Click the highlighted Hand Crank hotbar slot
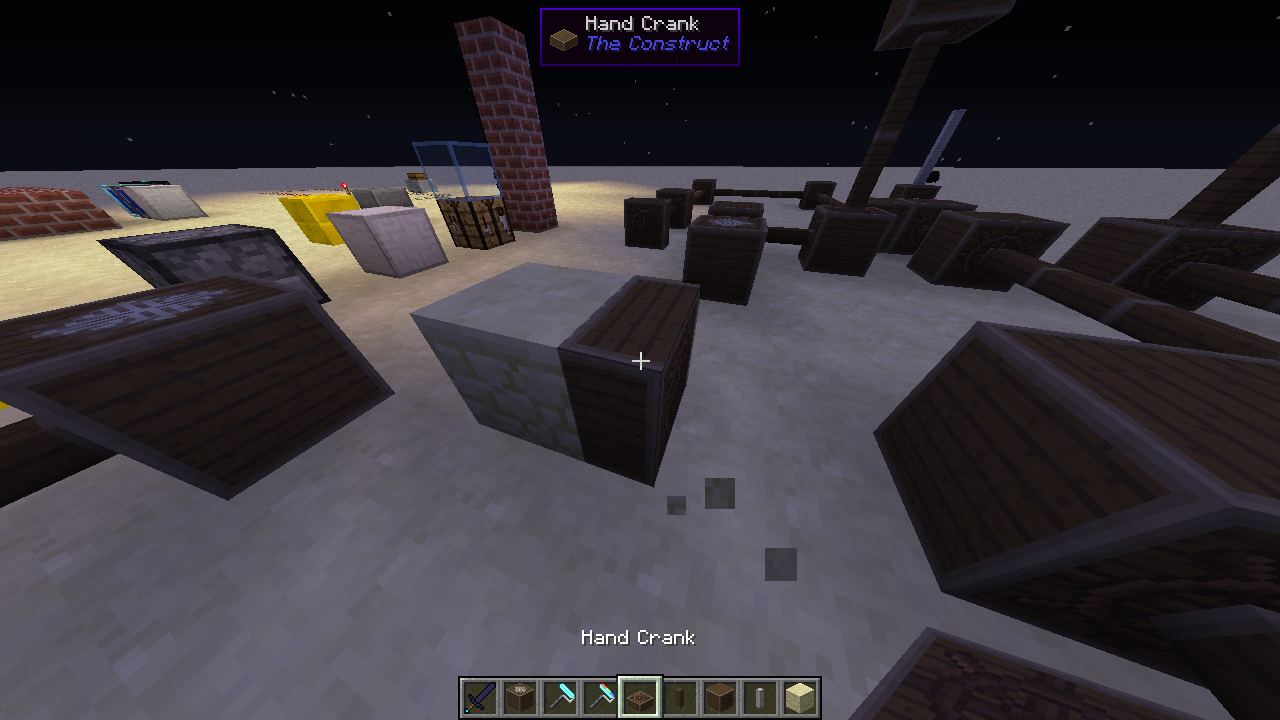The width and height of the screenshot is (1280, 720). point(640,697)
